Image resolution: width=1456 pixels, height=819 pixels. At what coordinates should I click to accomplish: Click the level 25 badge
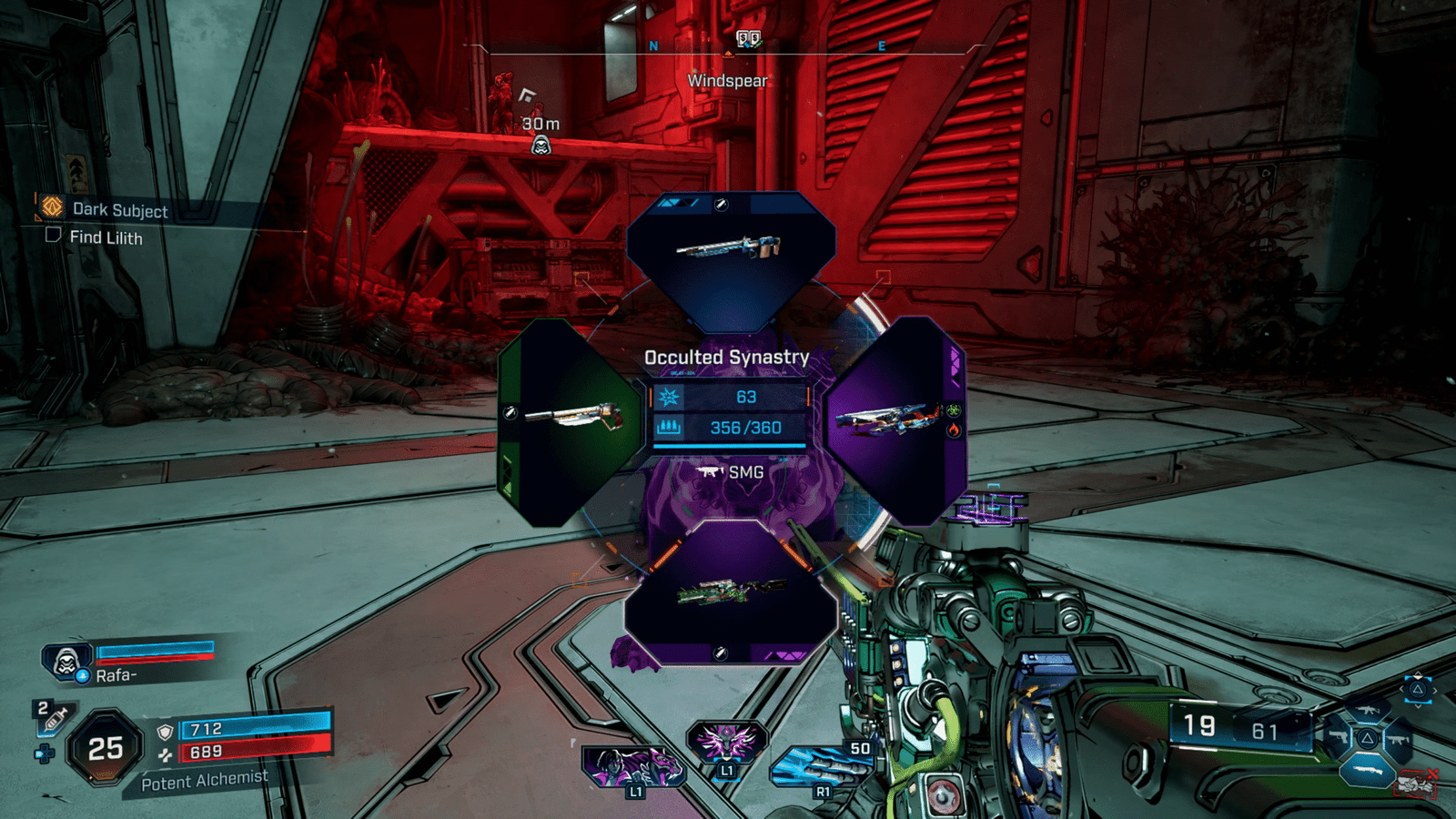click(106, 748)
